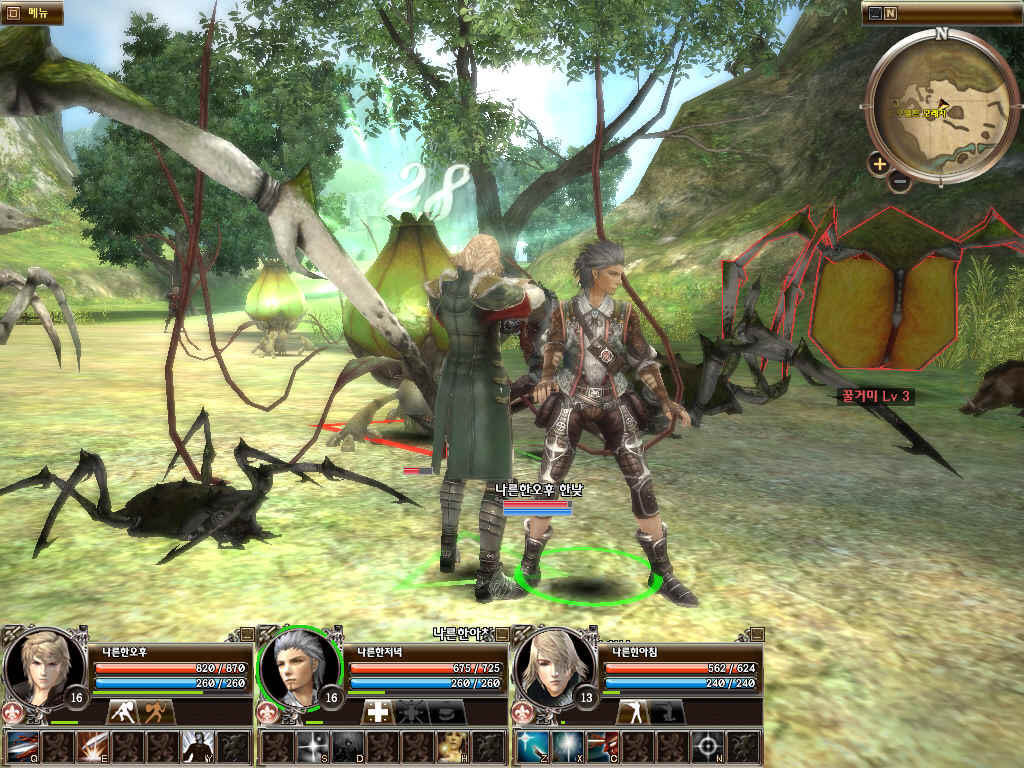Image resolution: width=1024 pixels, height=768 pixels.
Task: Minimize the minimap panel
Action: click(876, 13)
